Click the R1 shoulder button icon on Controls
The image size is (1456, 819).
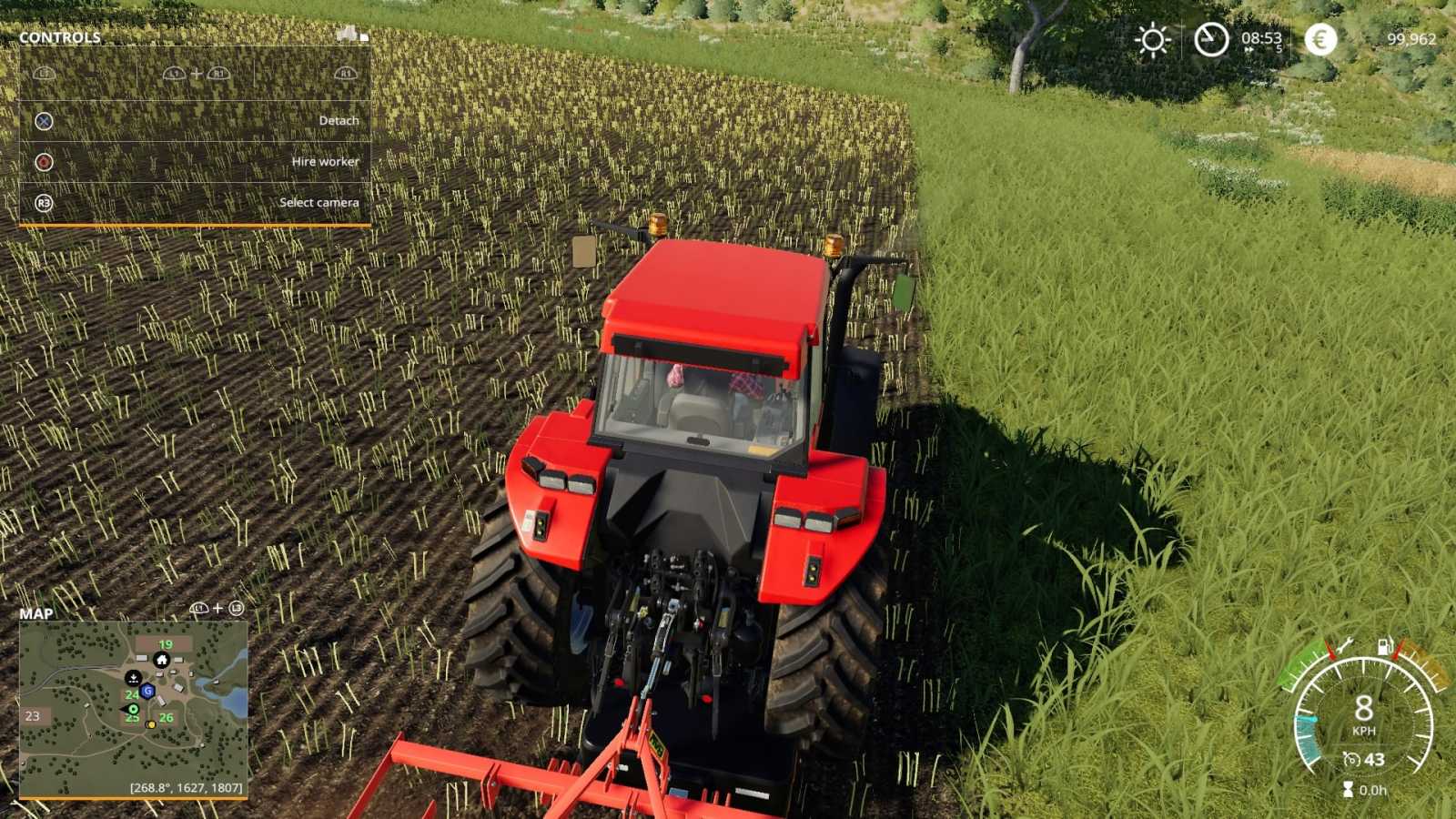click(x=346, y=74)
